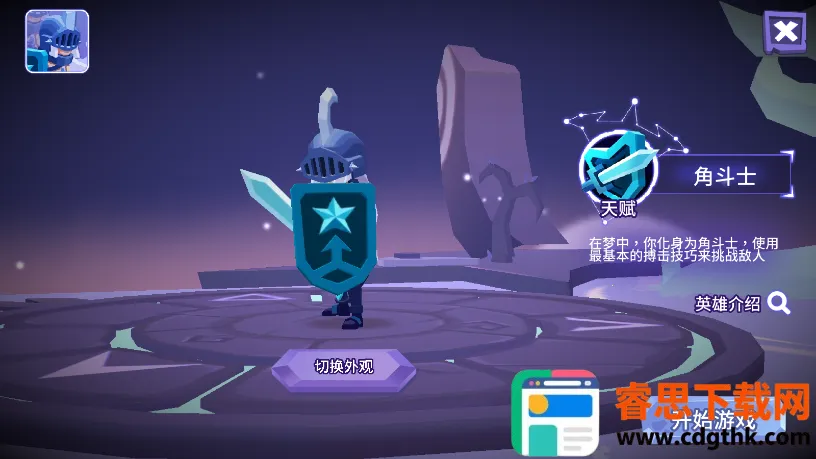This screenshot has width=816, height=459.
Task: Open the 天赋 talent sword icon
Action: [x=617, y=167]
